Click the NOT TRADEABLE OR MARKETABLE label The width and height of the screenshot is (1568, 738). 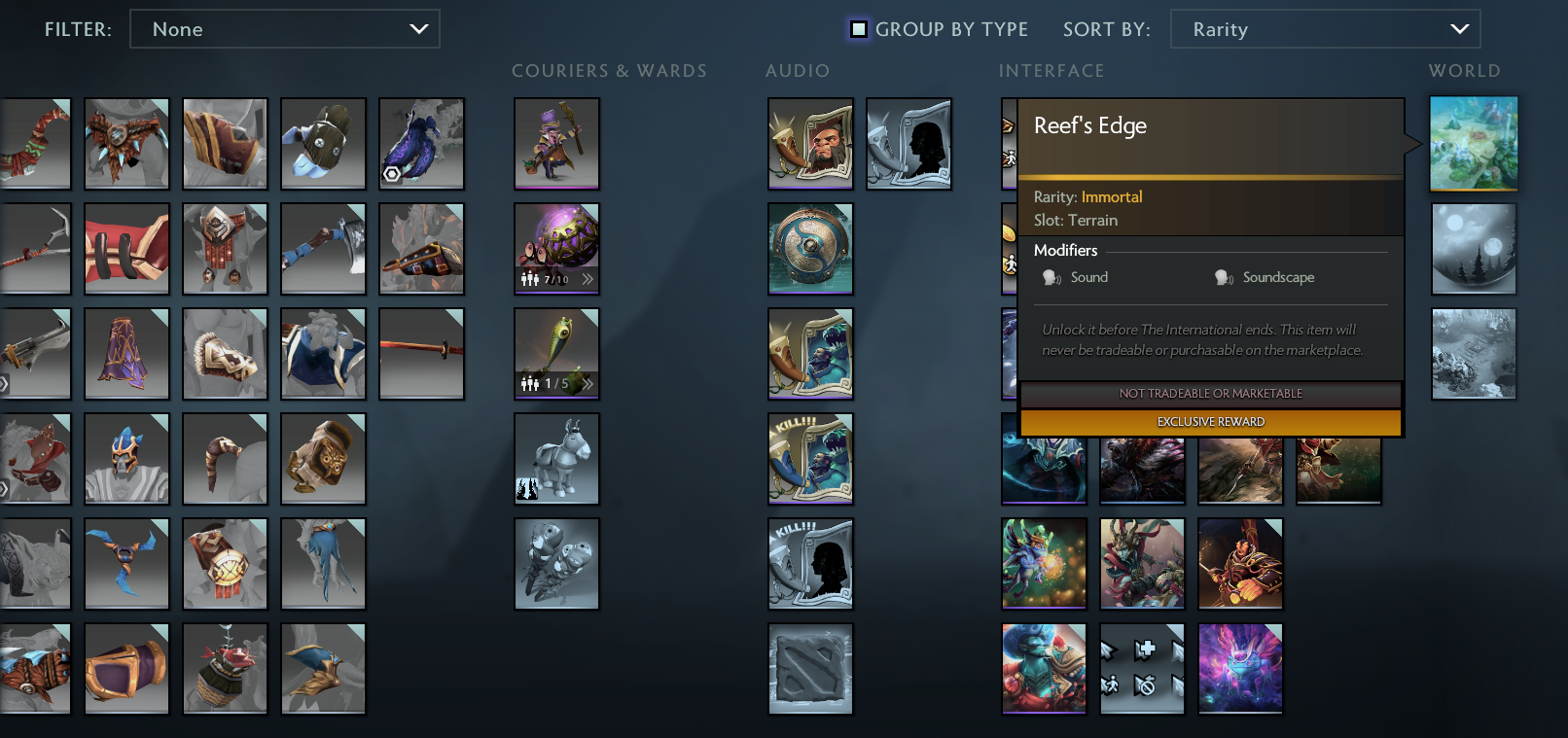(1210, 395)
